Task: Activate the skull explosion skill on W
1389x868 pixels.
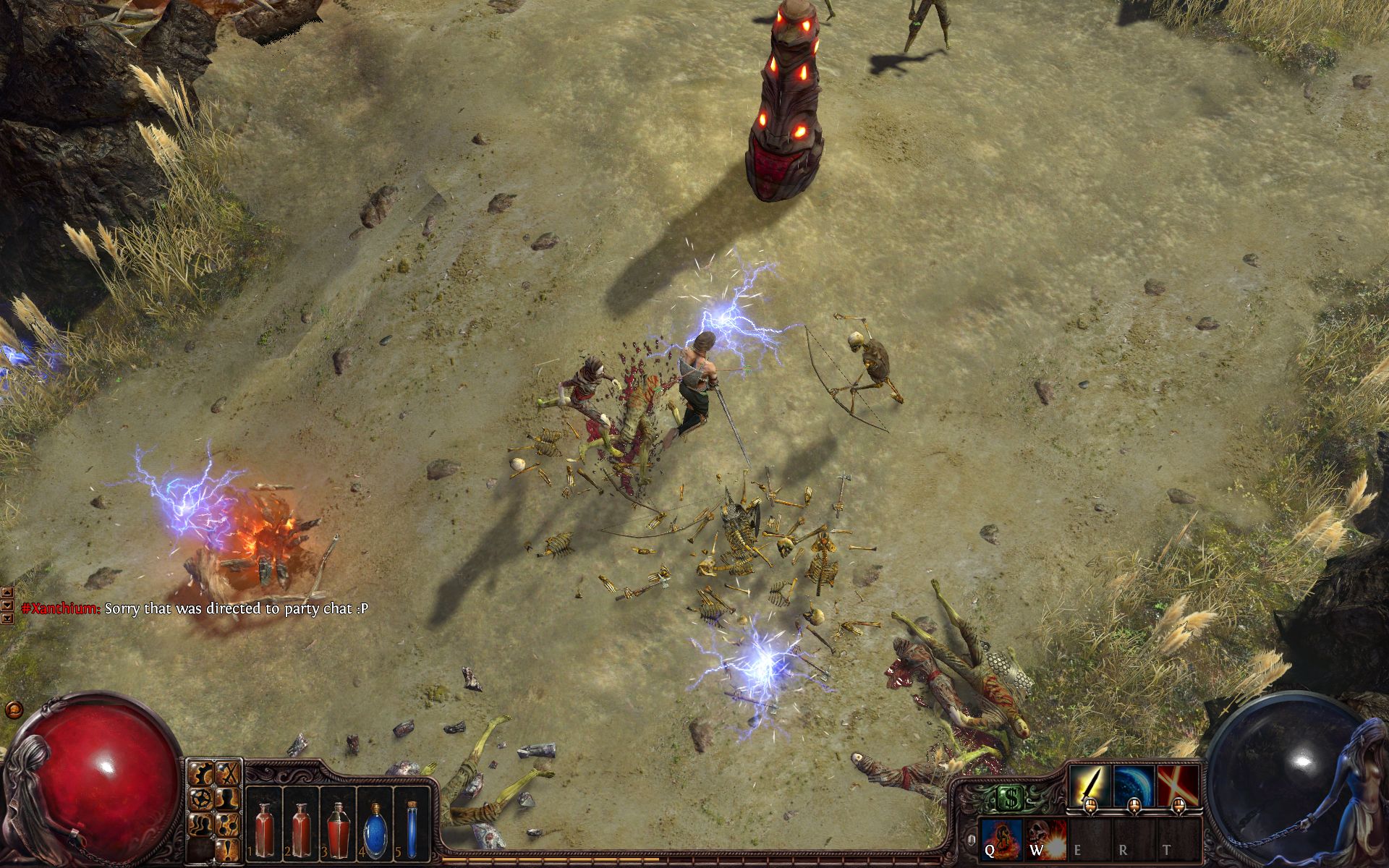Action: click(1045, 839)
